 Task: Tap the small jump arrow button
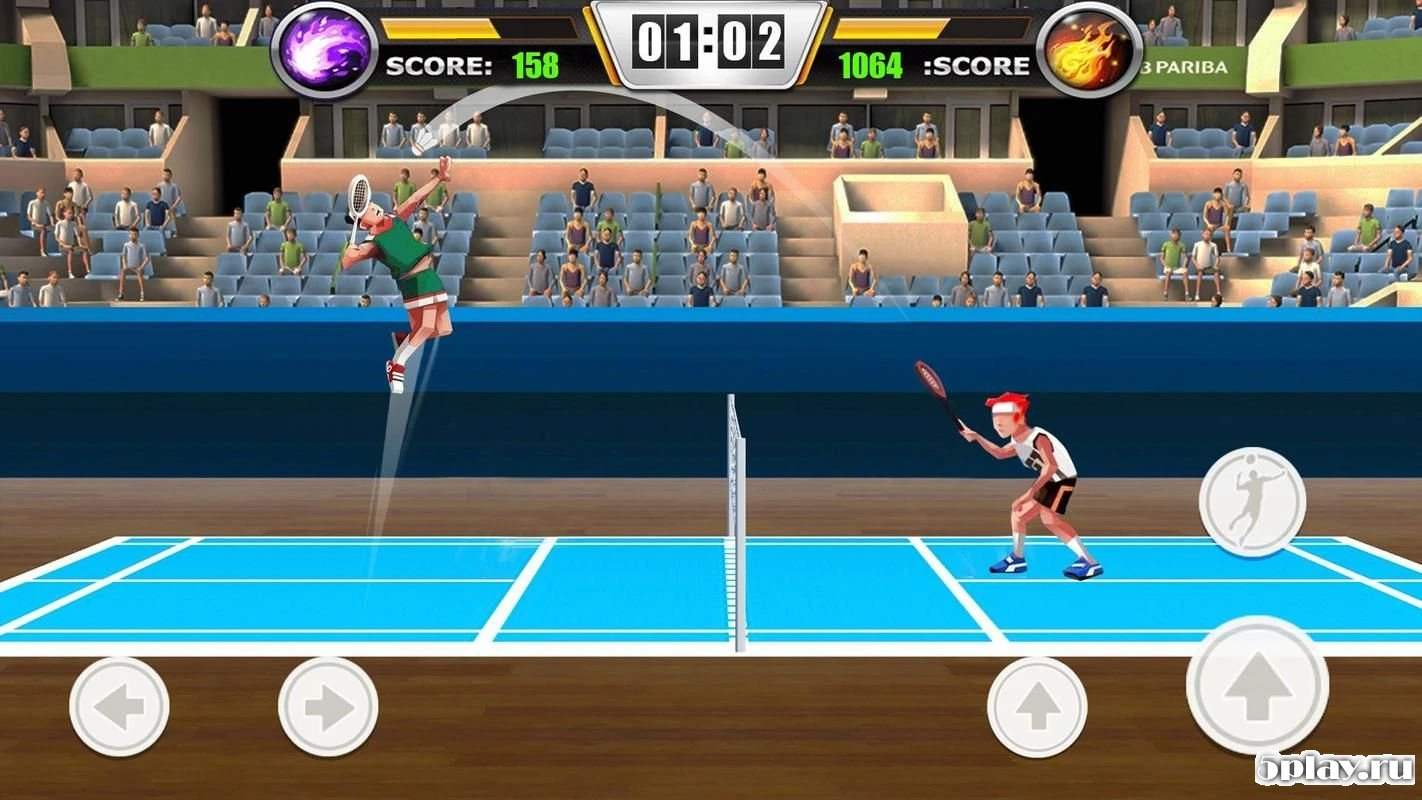[1040, 706]
